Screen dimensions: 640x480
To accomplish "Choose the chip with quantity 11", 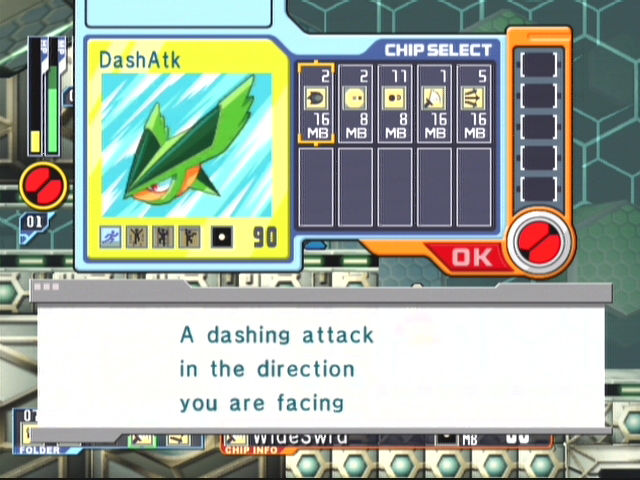I will point(394,101).
